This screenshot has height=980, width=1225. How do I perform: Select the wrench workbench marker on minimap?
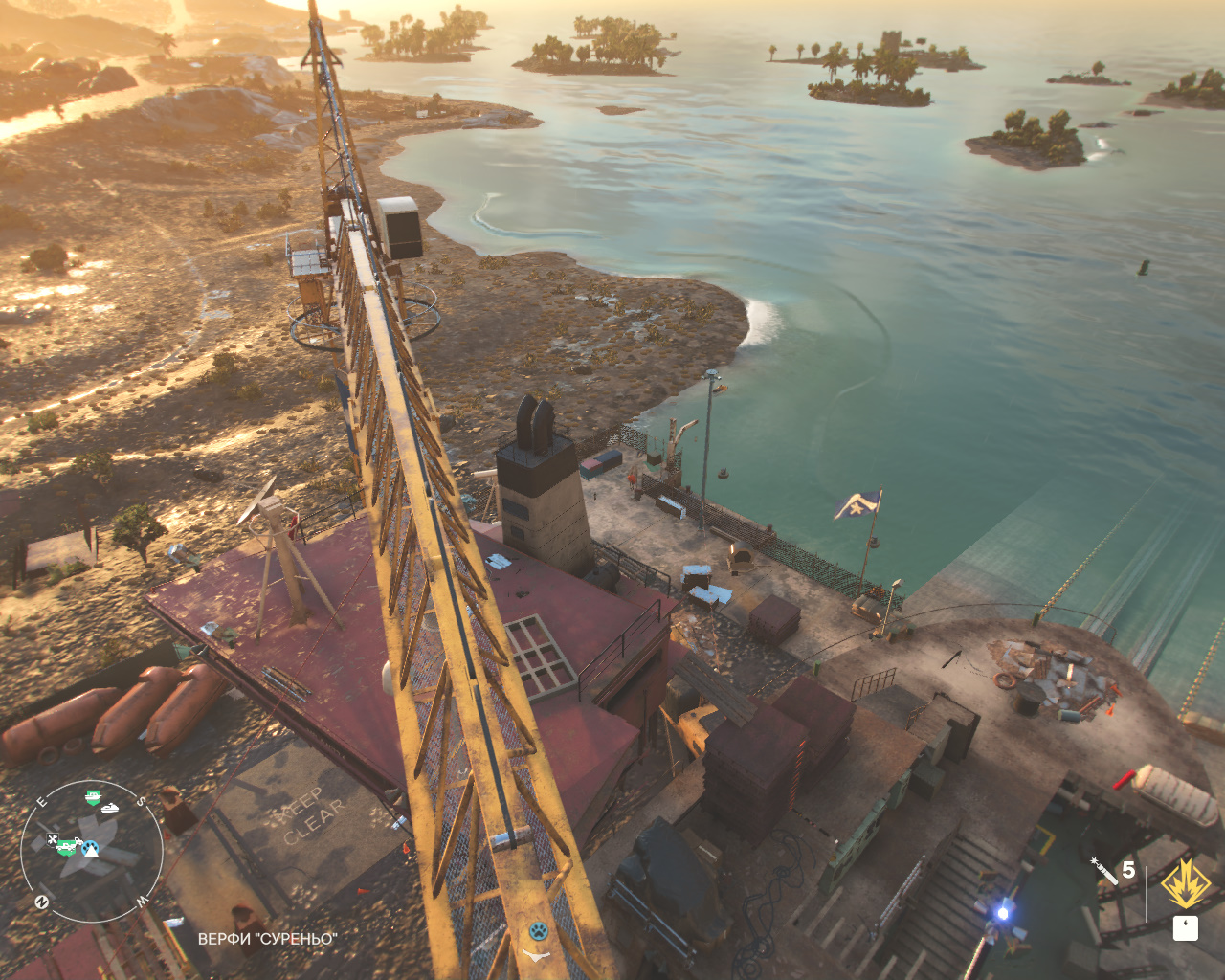[52, 840]
